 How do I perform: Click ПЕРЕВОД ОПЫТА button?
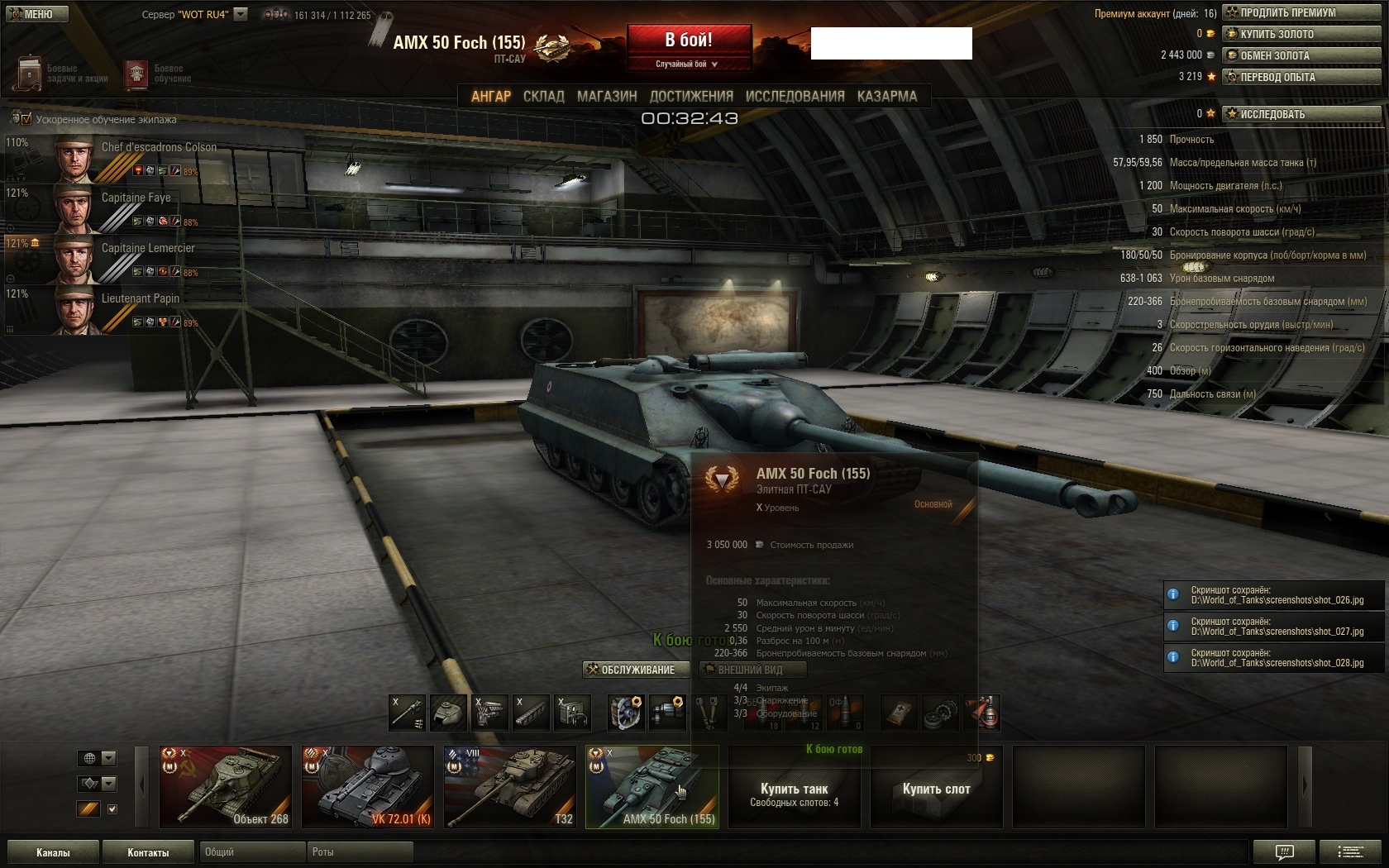tap(1301, 77)
